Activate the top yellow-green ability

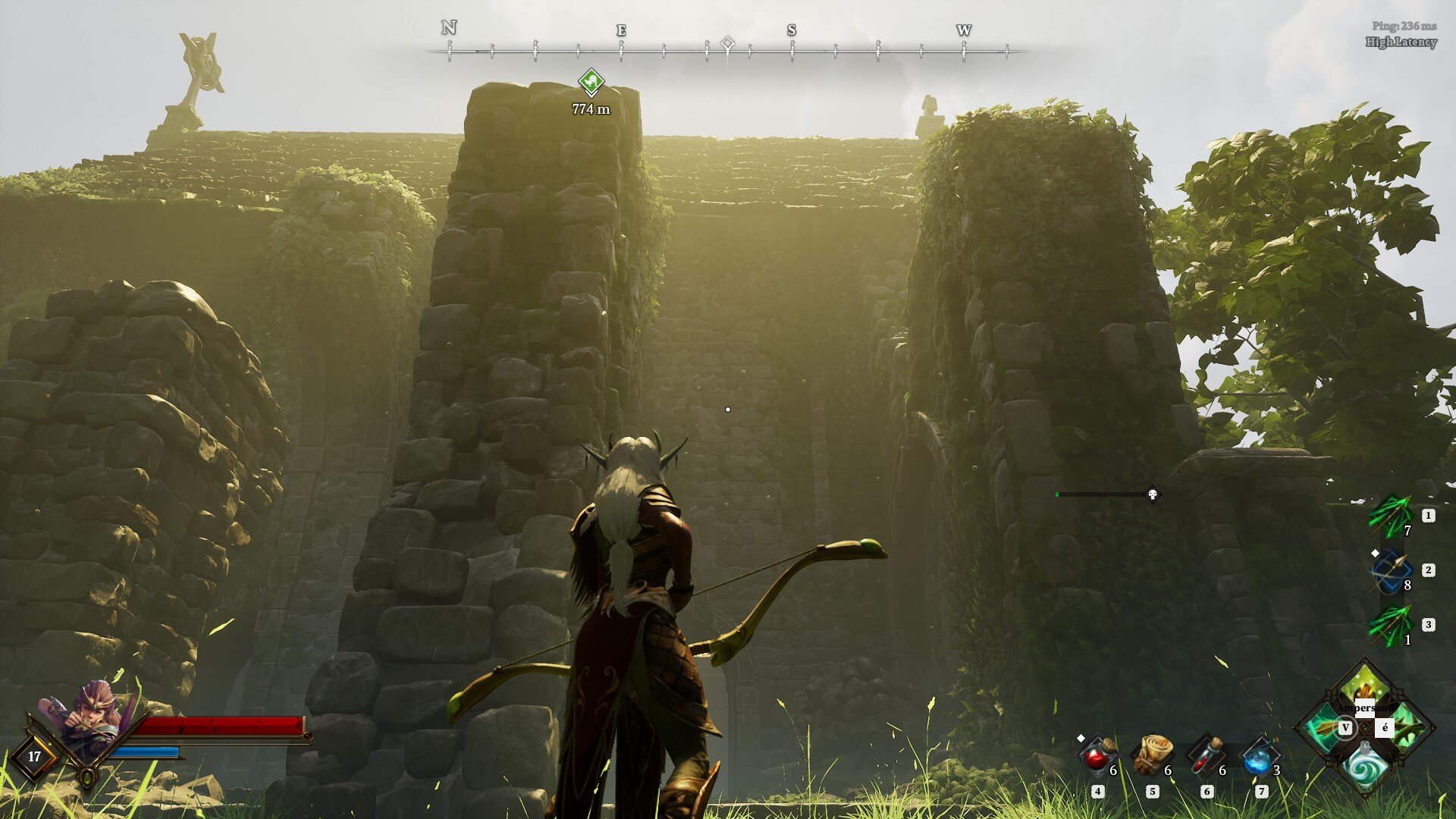pyautogui.click(x=1365, y=688)
